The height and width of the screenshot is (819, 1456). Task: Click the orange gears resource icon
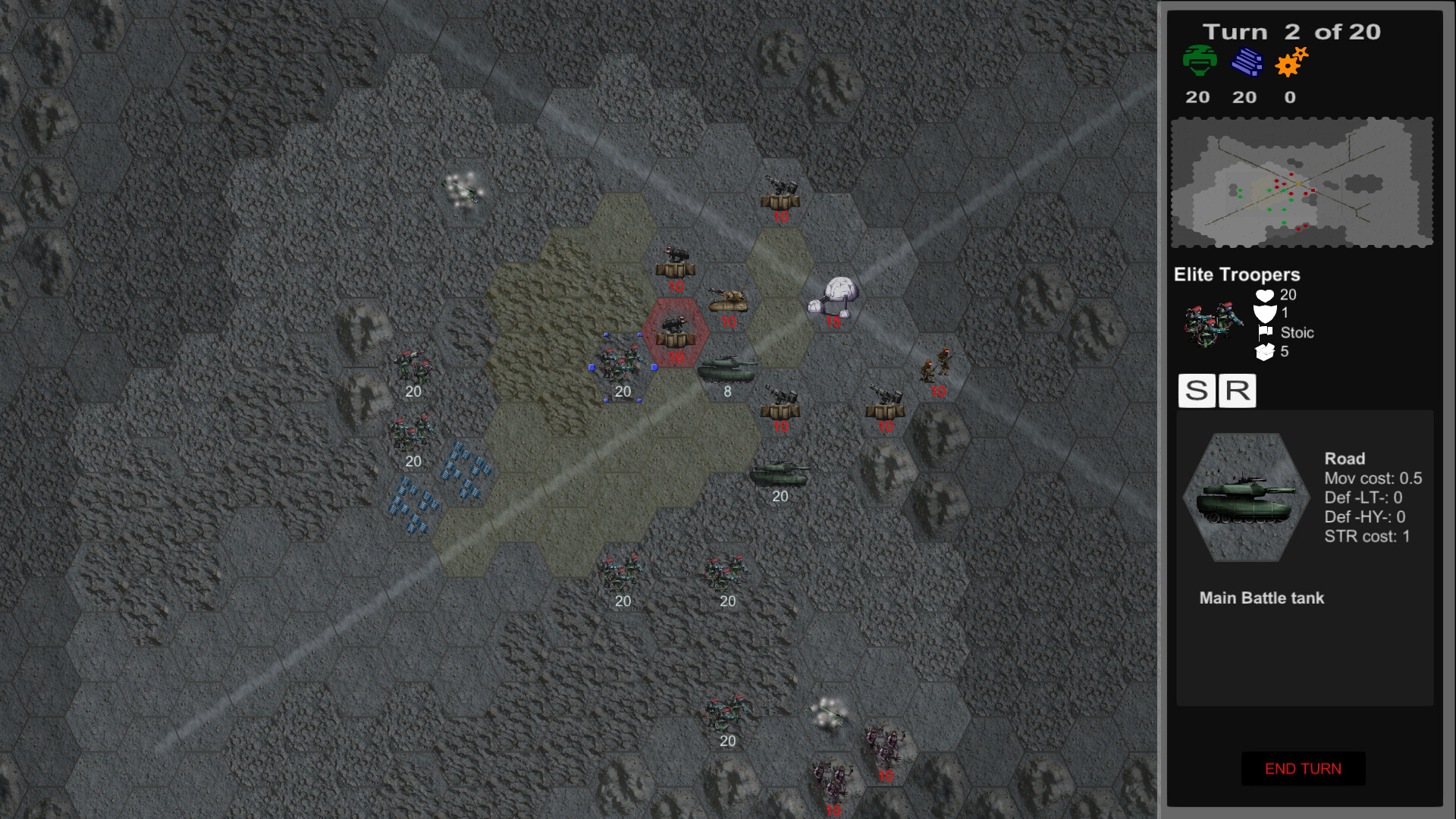coord(1290,63)
